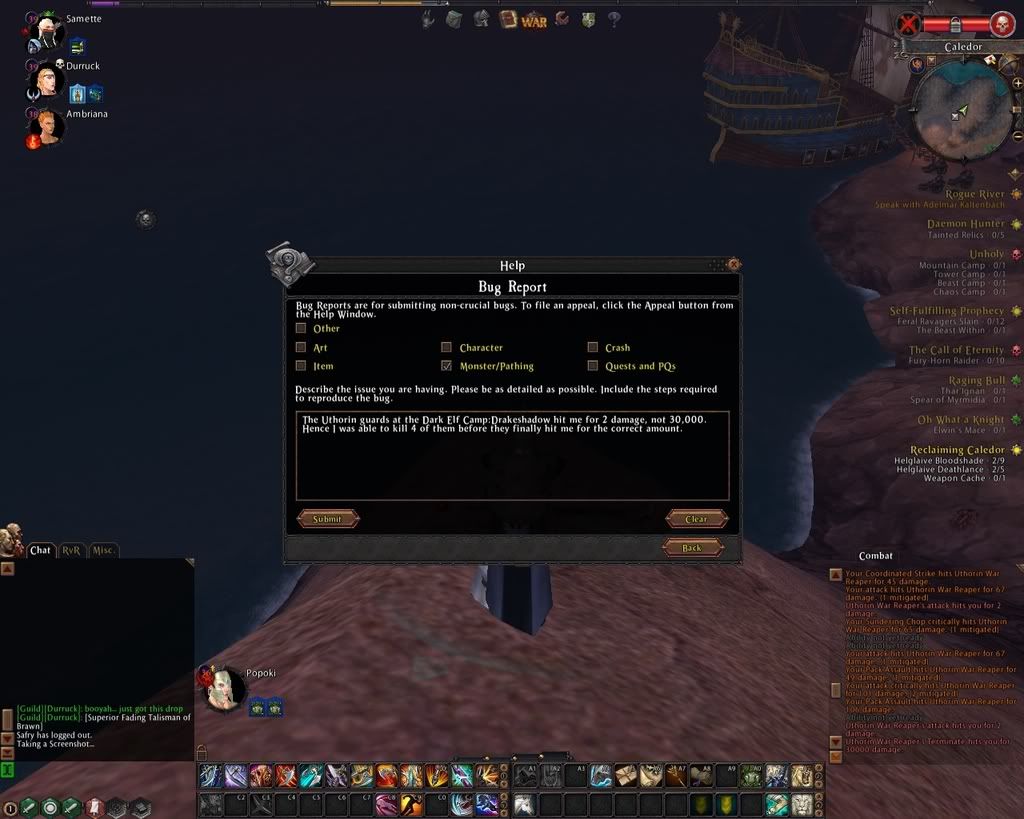The width and height of the screenshot is (1024, 819).
Task: Open the Misc. chat tab
Action: click(103, 550)
